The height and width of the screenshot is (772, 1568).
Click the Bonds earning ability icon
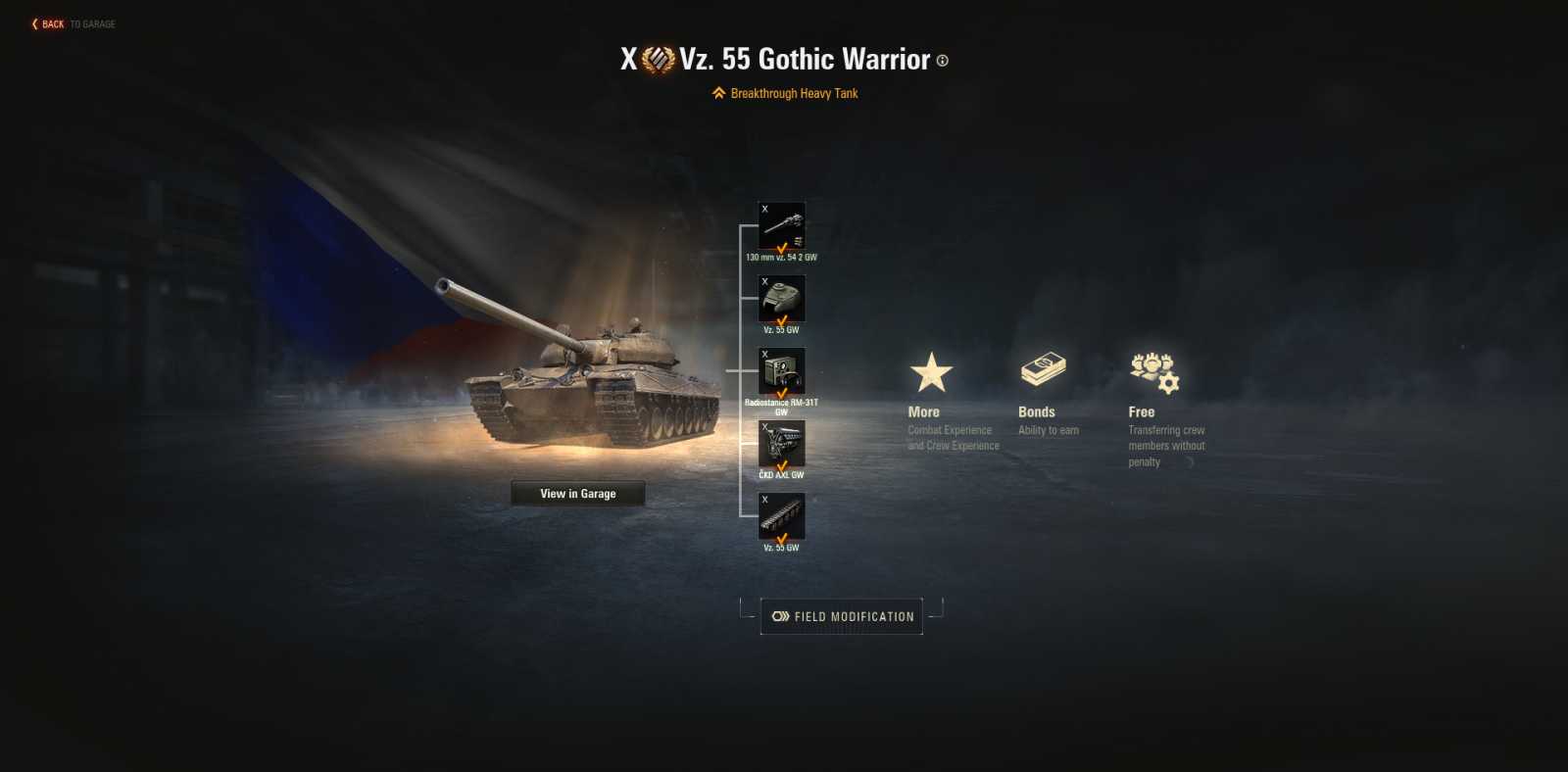(1045, 367)
